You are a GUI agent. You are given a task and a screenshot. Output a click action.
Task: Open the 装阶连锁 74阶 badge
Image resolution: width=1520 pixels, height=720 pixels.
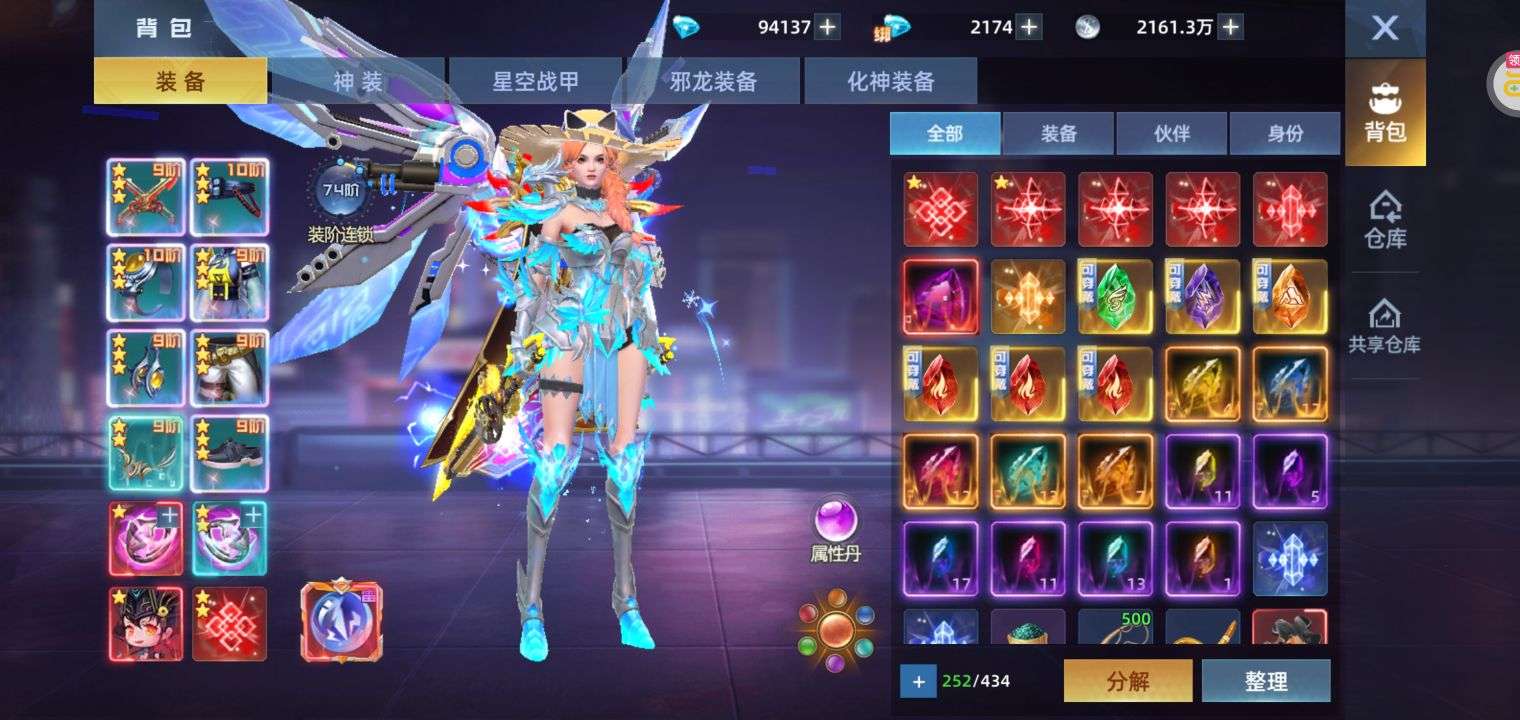click(x=340, y=190)
